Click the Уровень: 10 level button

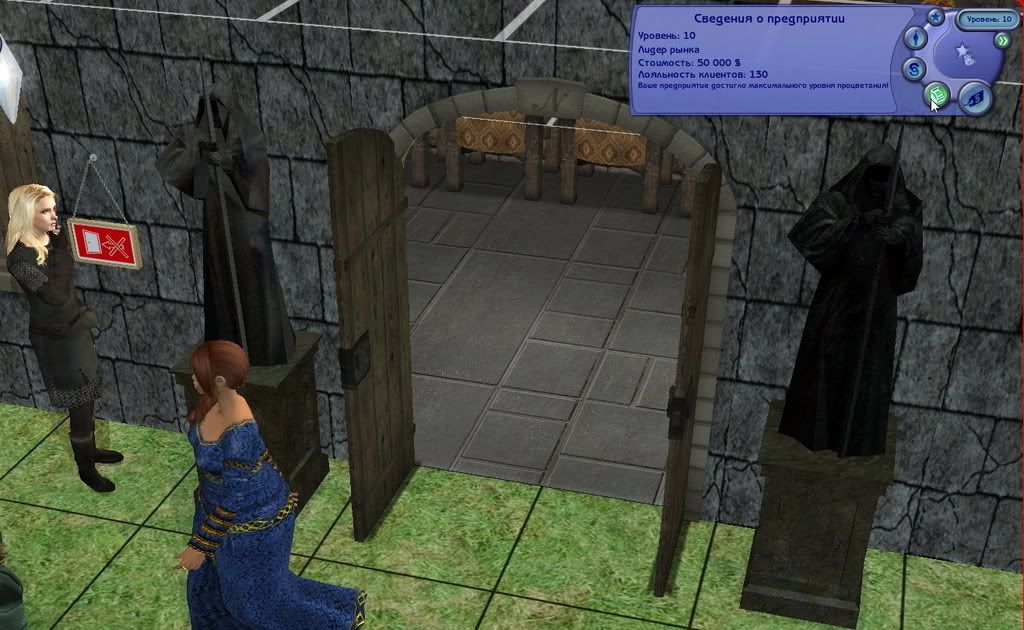click(x=987, y=19)
